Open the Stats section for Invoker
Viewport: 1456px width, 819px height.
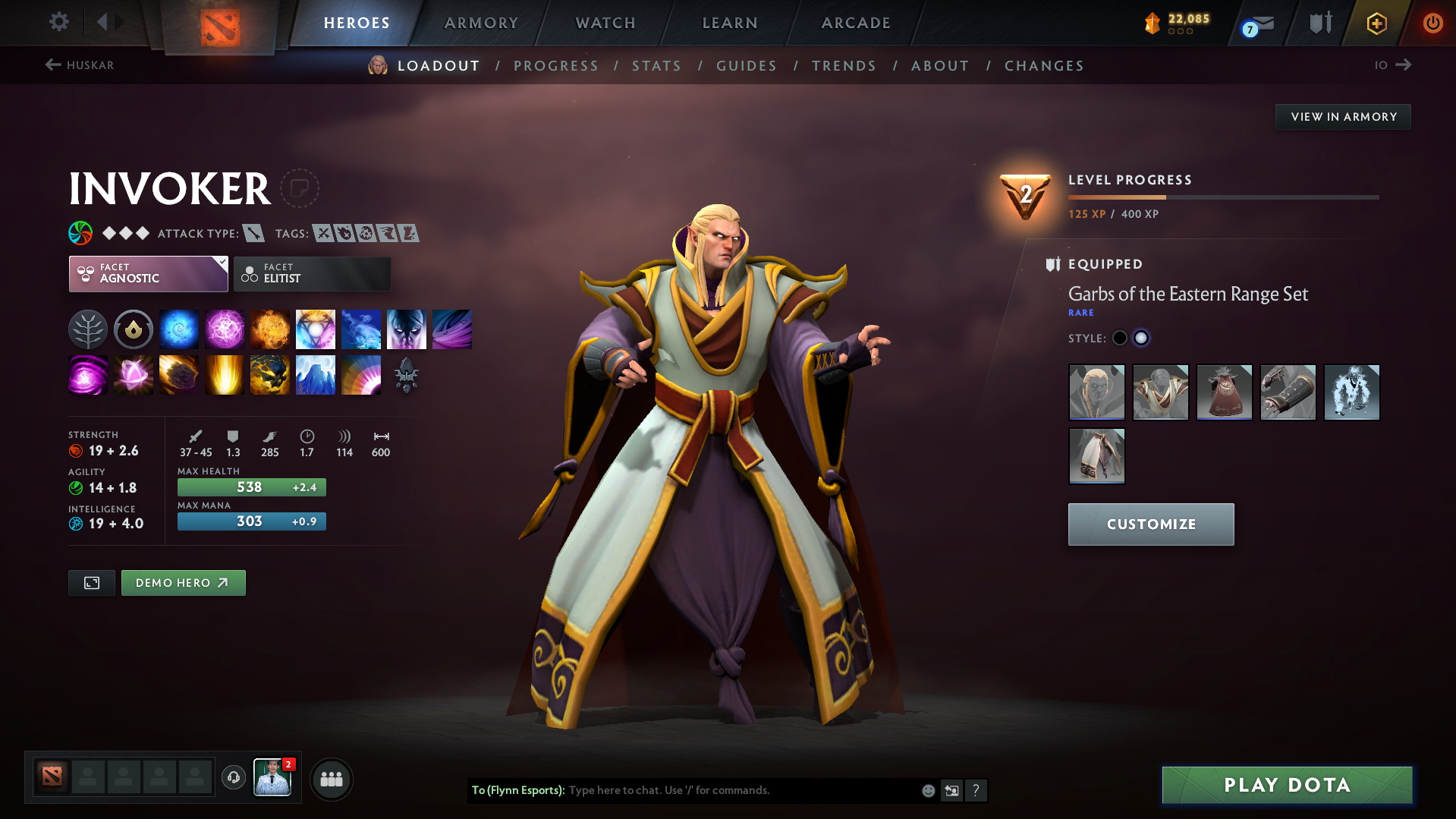point(656,65)
